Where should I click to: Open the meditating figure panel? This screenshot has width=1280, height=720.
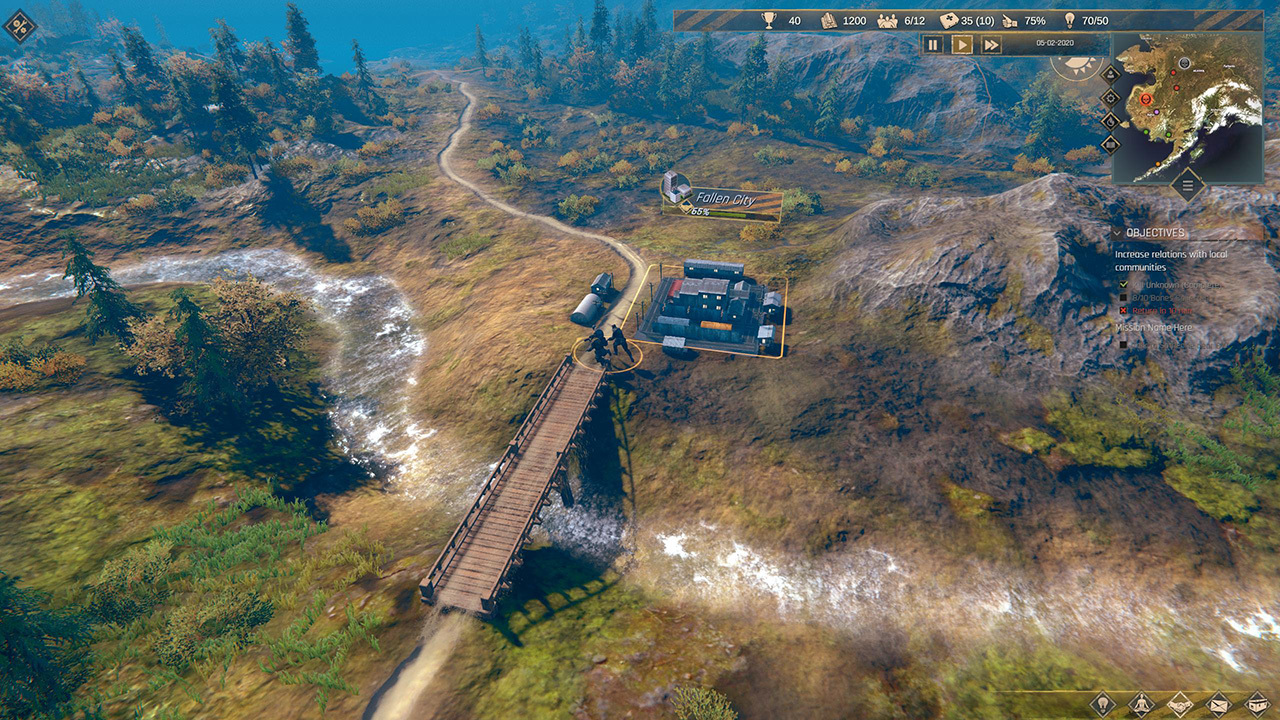pyautogui.click(x=1142, y=704)
